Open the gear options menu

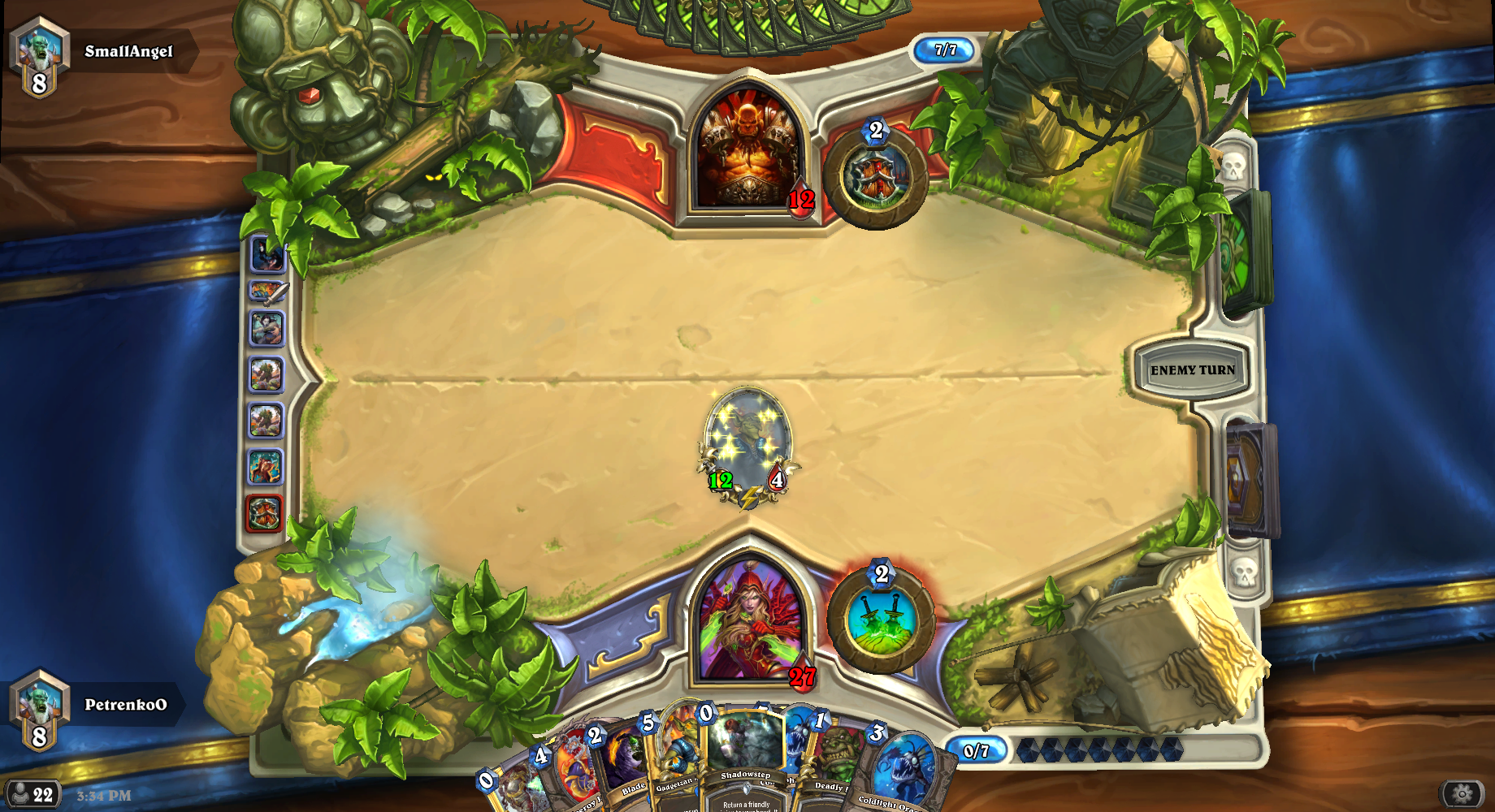pos(1461,793)
